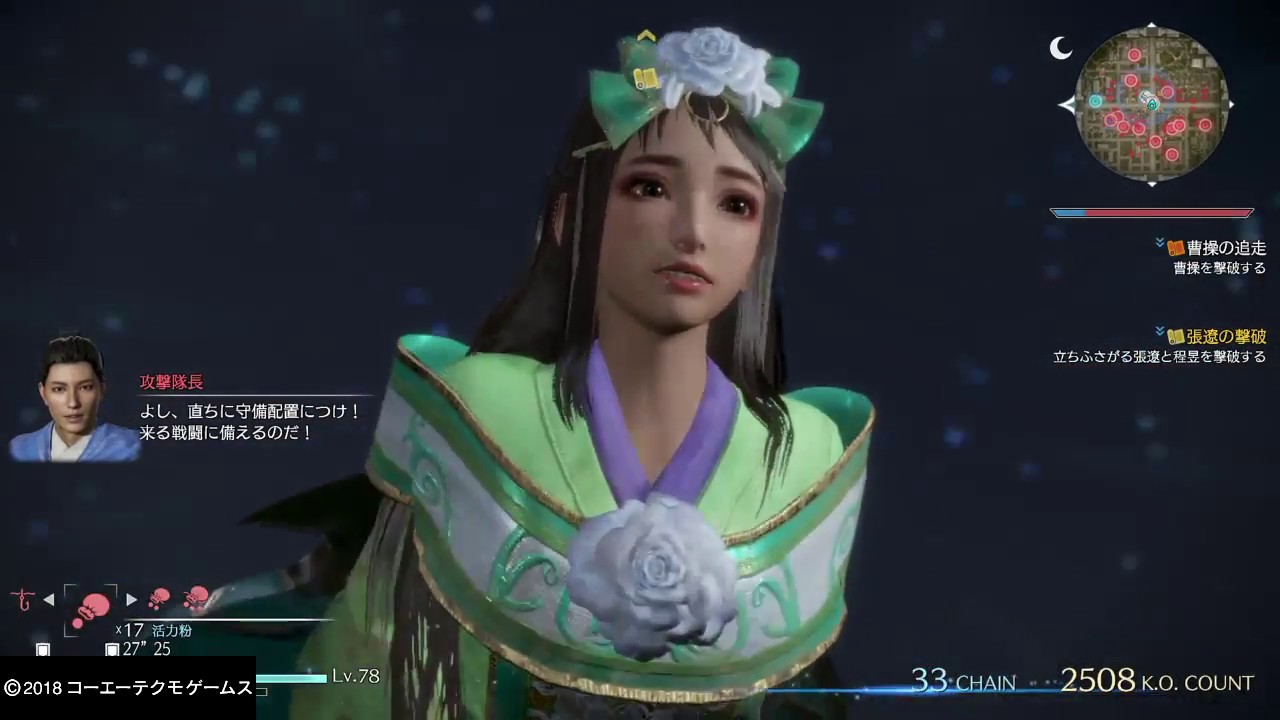Select the small recovery powder icon right of the wheel

[160, 598]
